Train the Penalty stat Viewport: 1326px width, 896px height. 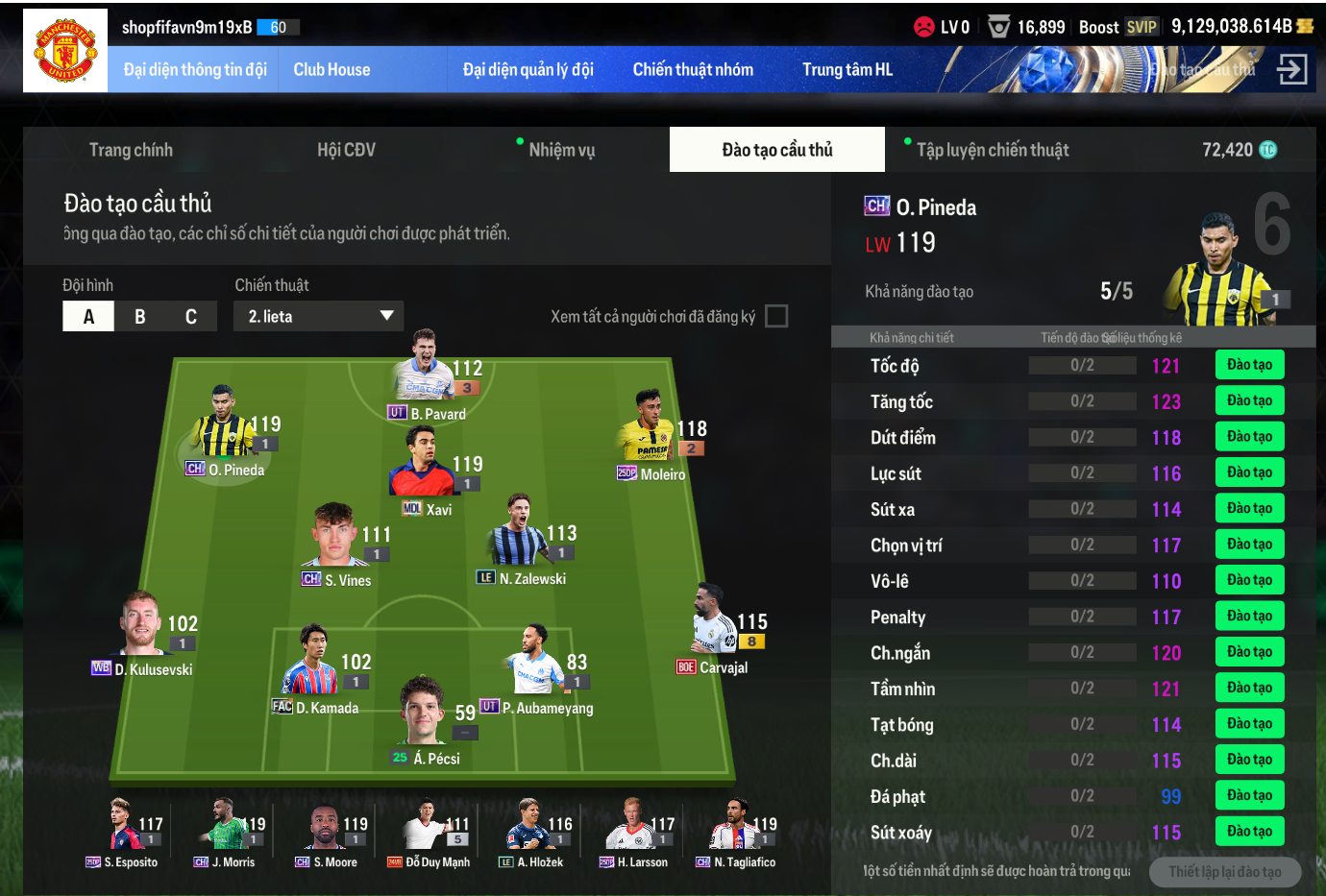[x=1249, y=617]
